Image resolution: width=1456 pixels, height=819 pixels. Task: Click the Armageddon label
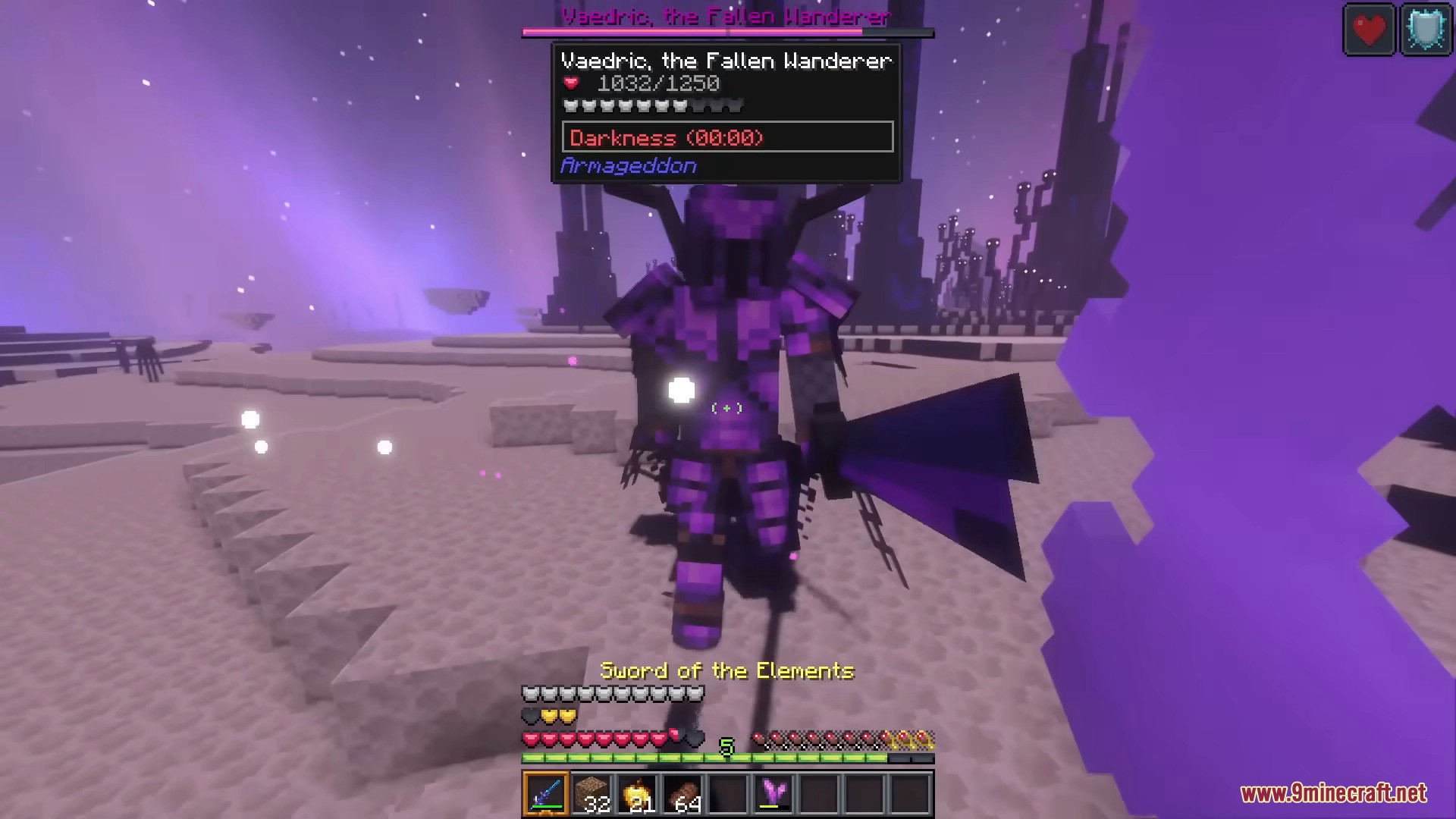628,165
